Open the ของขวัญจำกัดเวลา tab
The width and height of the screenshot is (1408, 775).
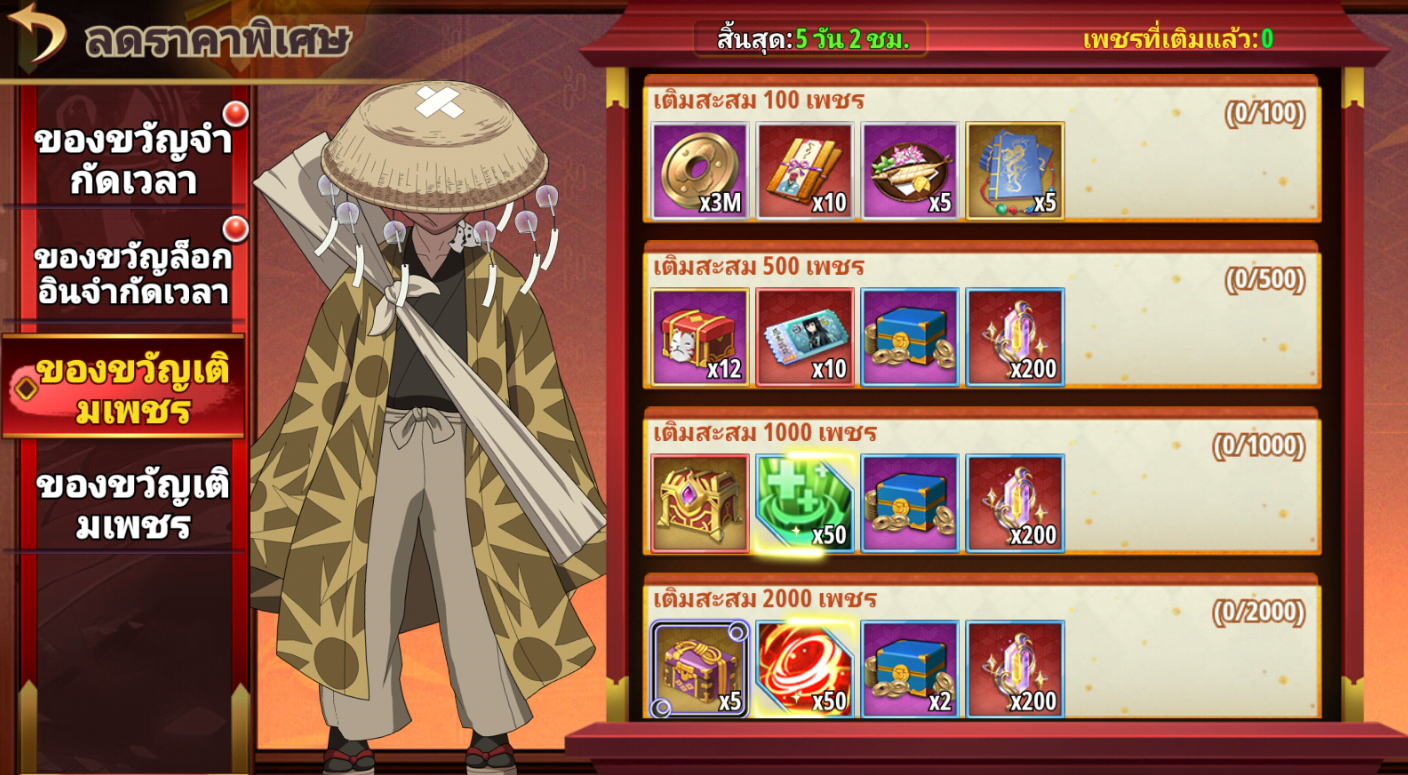[132, 160]
